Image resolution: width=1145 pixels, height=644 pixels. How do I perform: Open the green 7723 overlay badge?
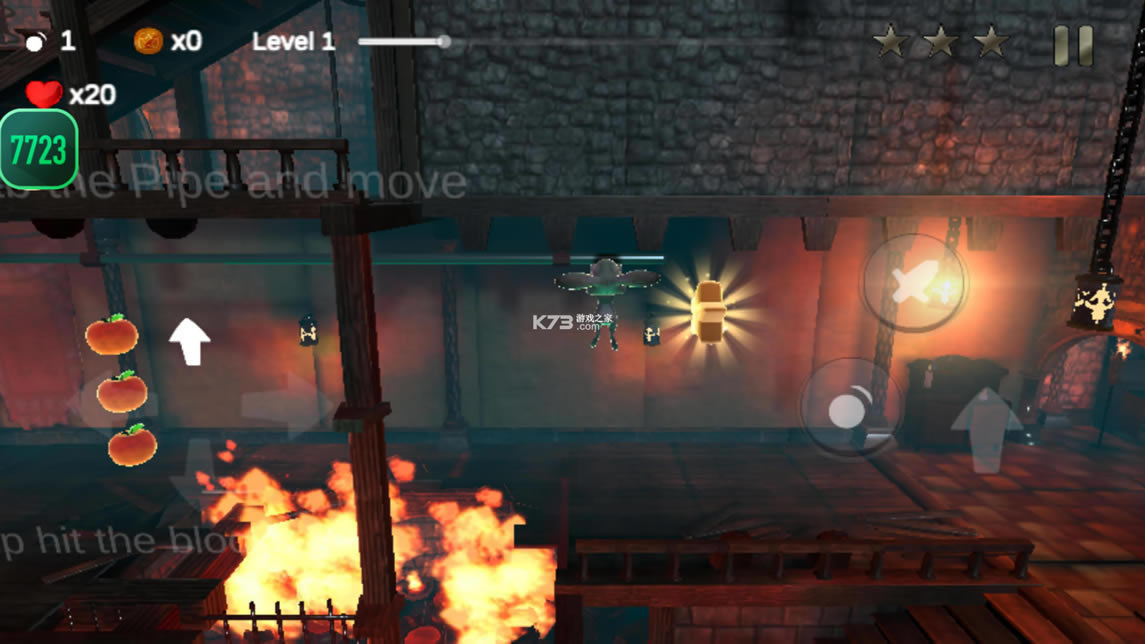[x=38, y=150]
